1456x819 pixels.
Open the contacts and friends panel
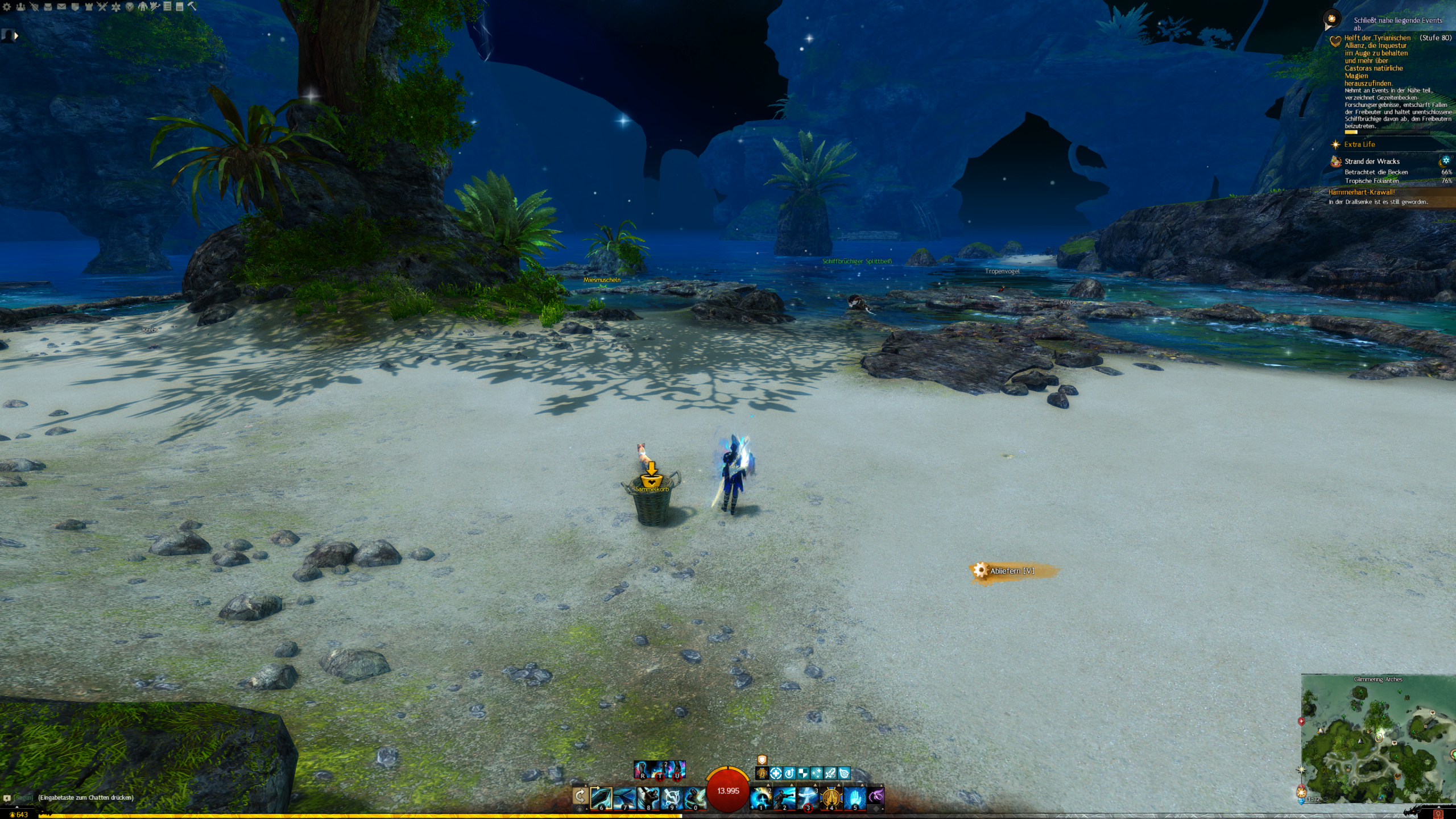(x=20, y=7)
